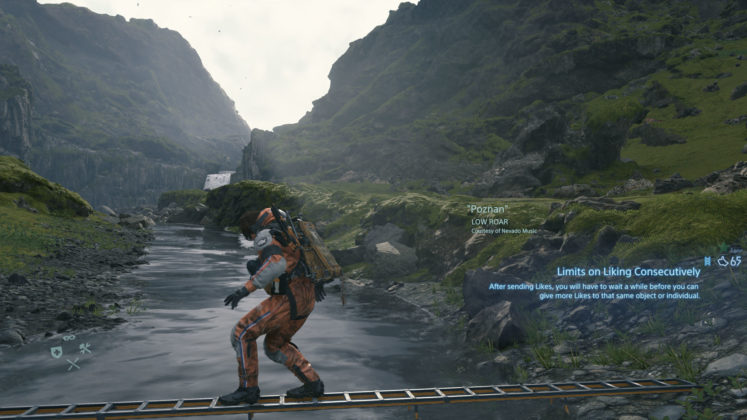Click the "Poznan" song title notification
The image size is (747, 420).
(x=488, y=209)
